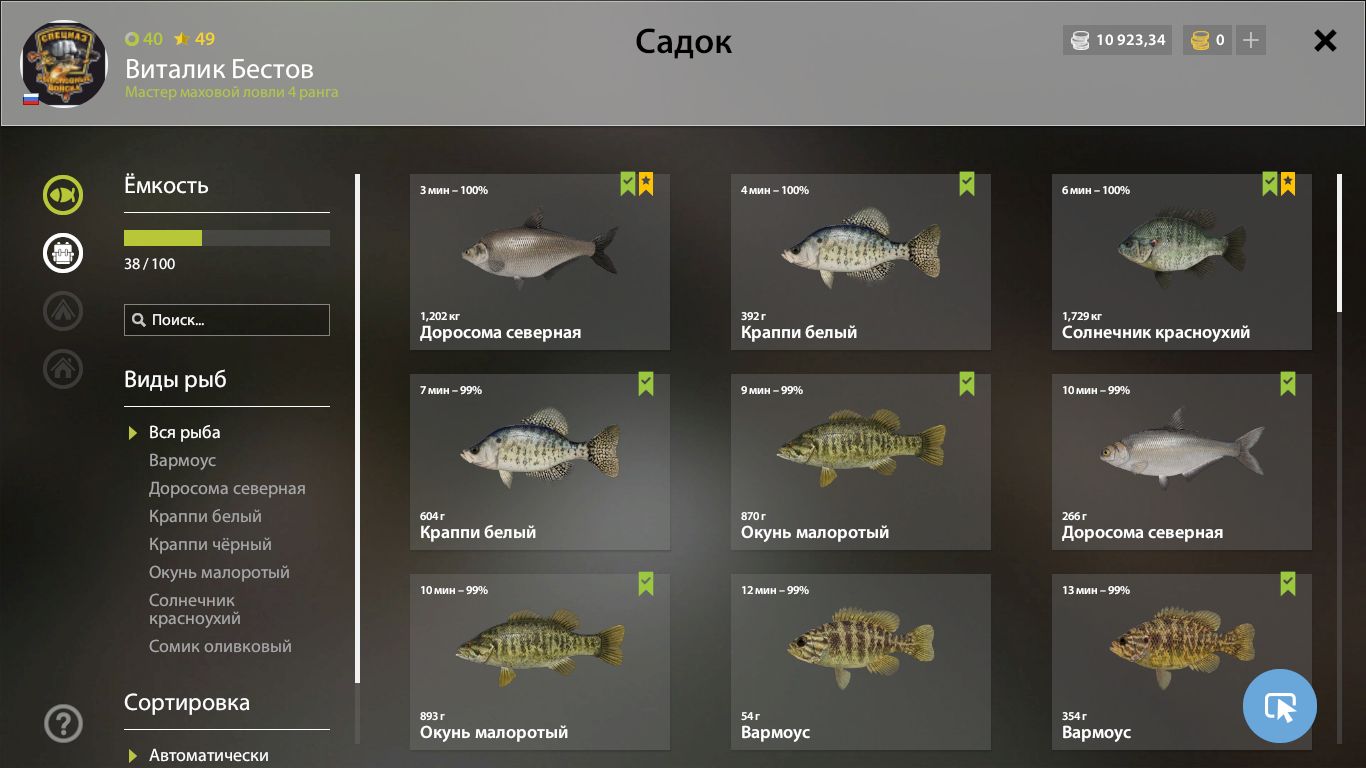Toggle the star on Солнечник красноухий card
This screenshot has width=1366, height=768.
1287,183
